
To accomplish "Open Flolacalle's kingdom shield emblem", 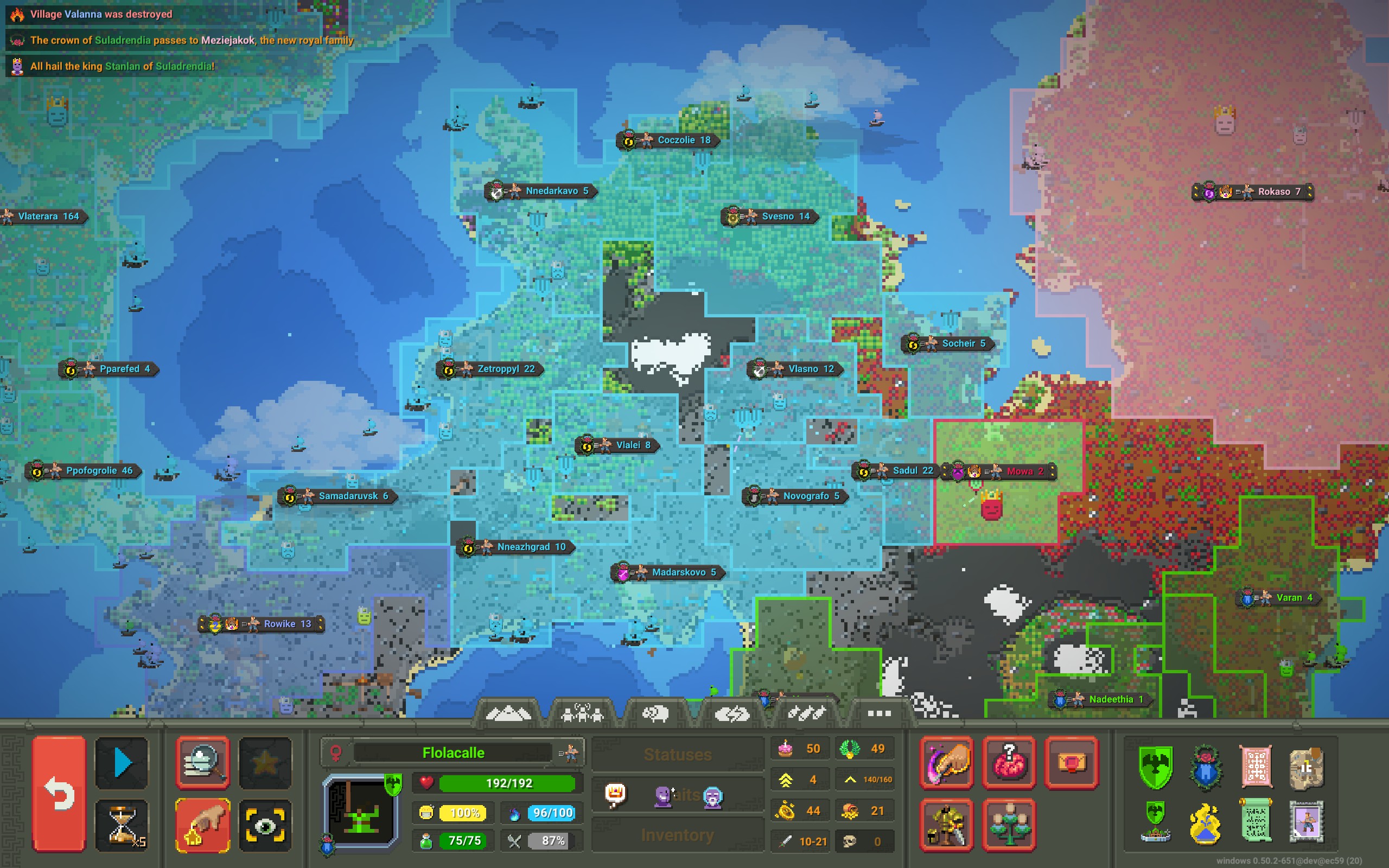I will pos(1155,768).
